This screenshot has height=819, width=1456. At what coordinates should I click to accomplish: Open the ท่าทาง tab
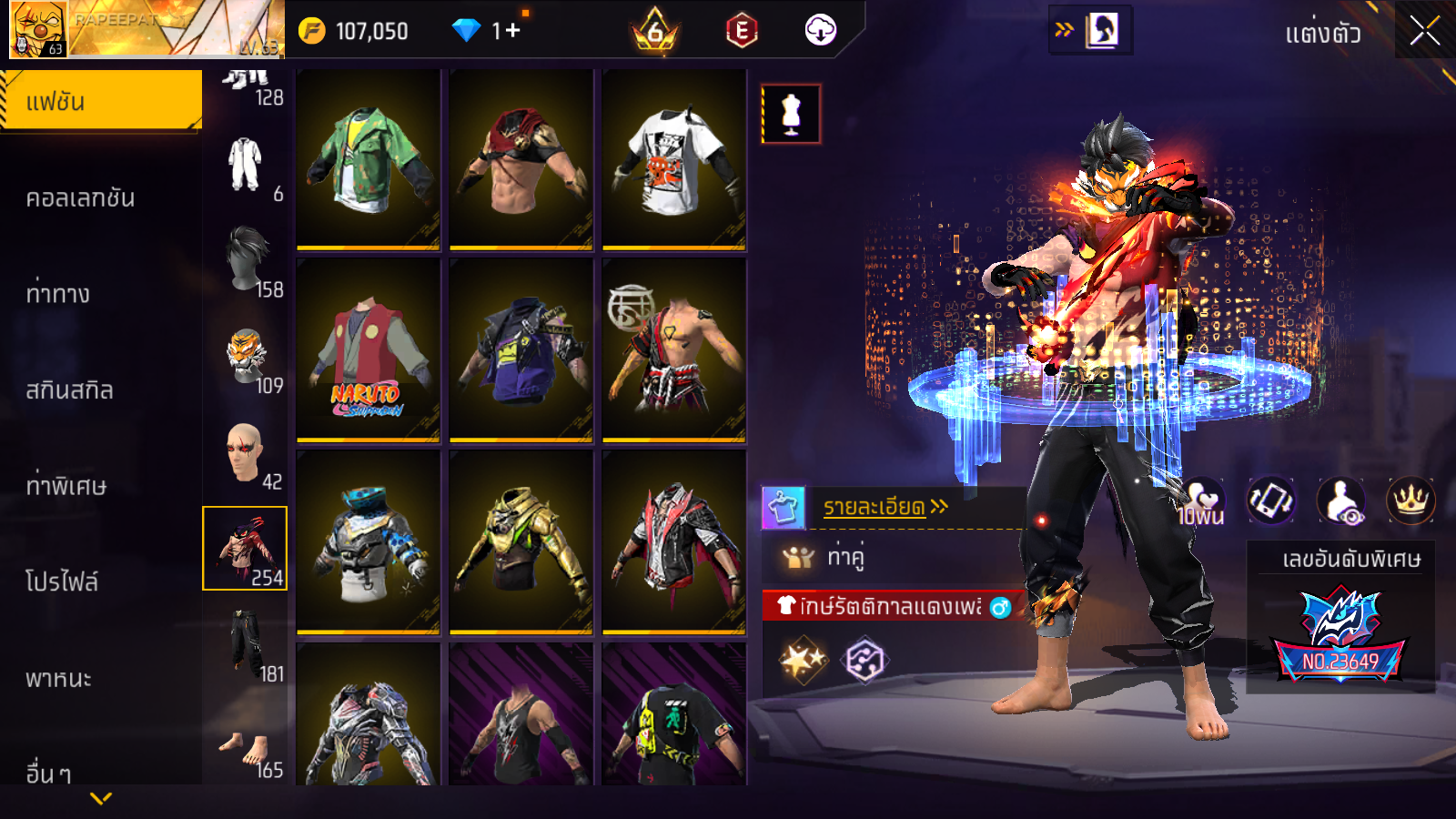point(58,294)
